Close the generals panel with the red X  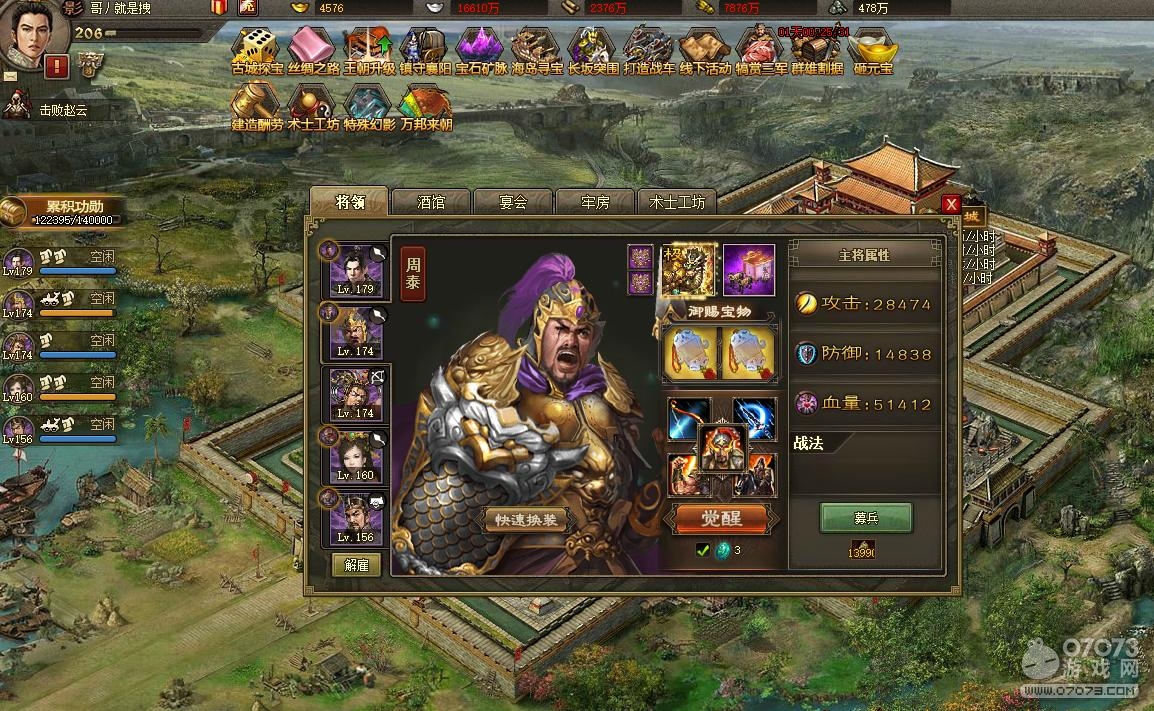951,204
